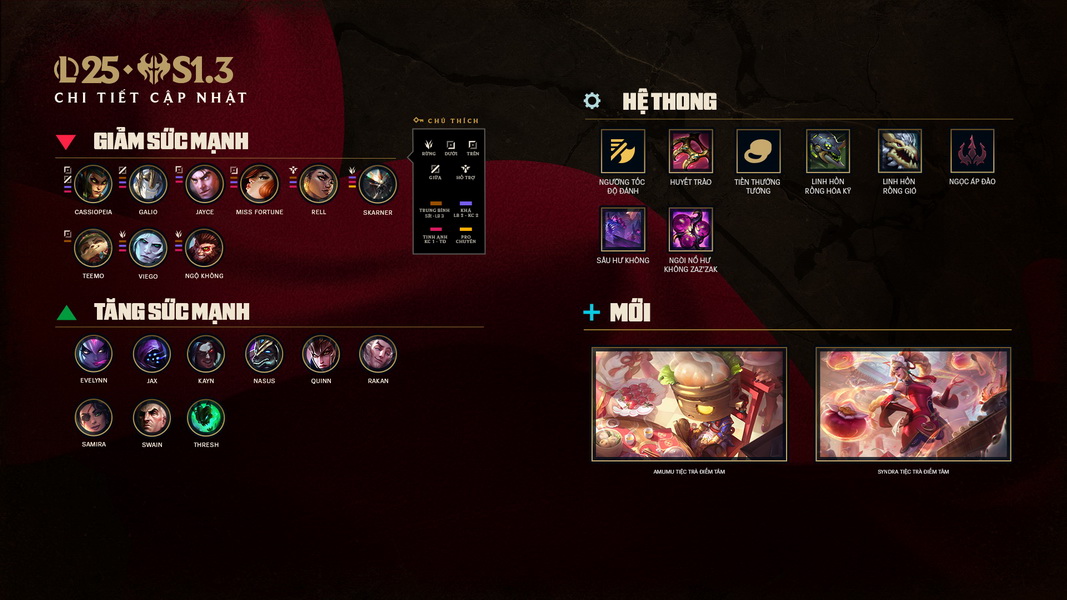Screen dimensions: 1067x600
Task: Select Evelynn in the buff list
Action: [94, 354]
